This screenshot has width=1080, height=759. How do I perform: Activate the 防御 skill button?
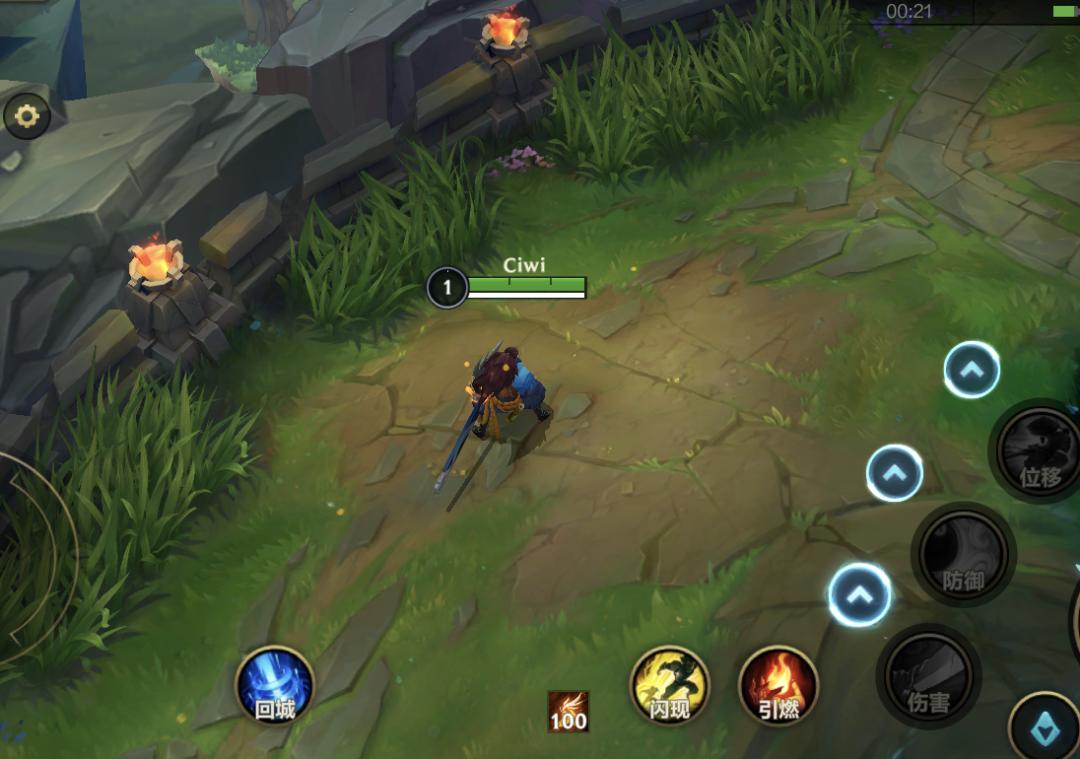pyautogui.click(x=963, y=554)
